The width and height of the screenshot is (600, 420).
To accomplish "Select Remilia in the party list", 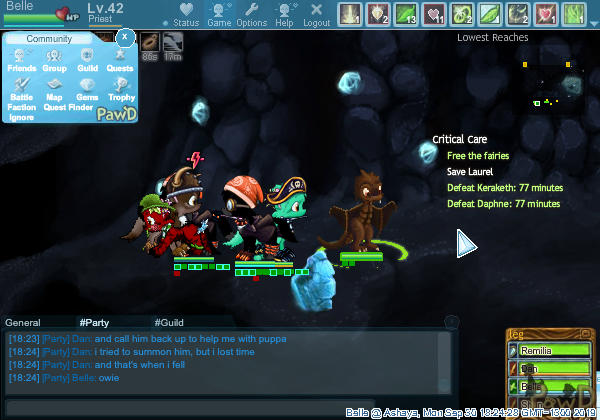I will [544, 351].
